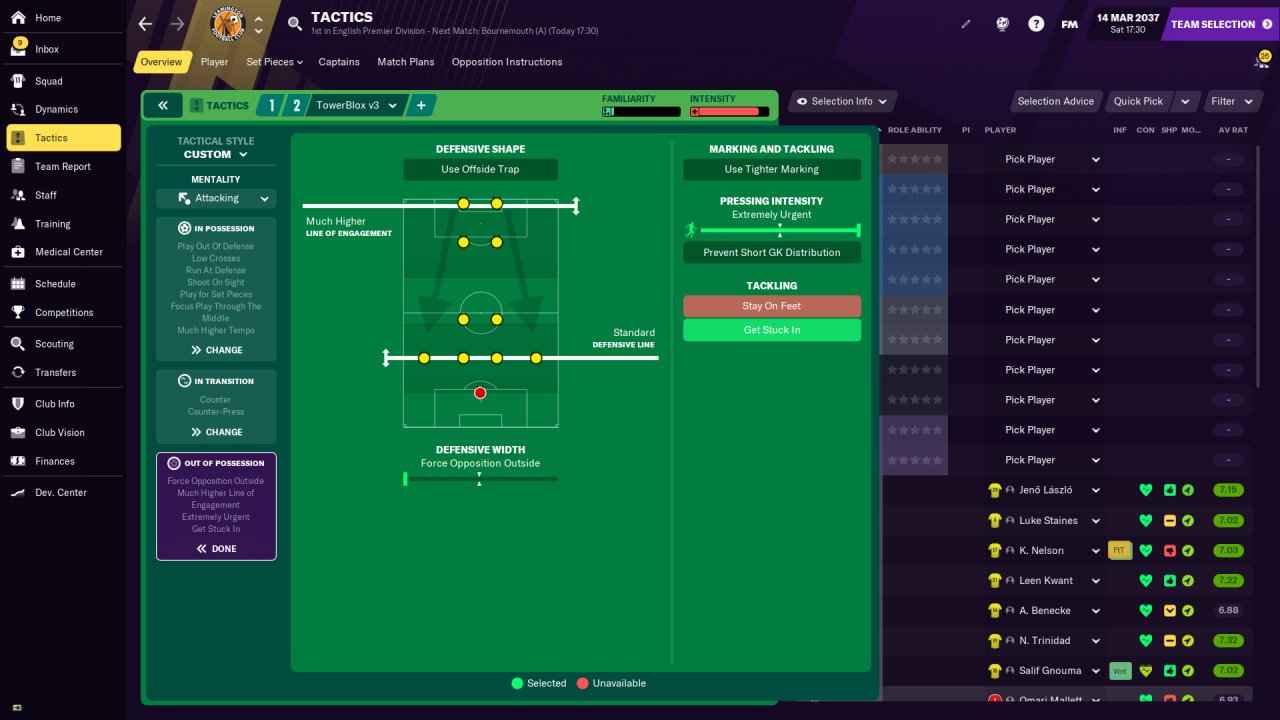Image resolution: width=1280 pixels, height=720 pixels.
Task: Click the Quick Pick button
Action: point(1138,101)
